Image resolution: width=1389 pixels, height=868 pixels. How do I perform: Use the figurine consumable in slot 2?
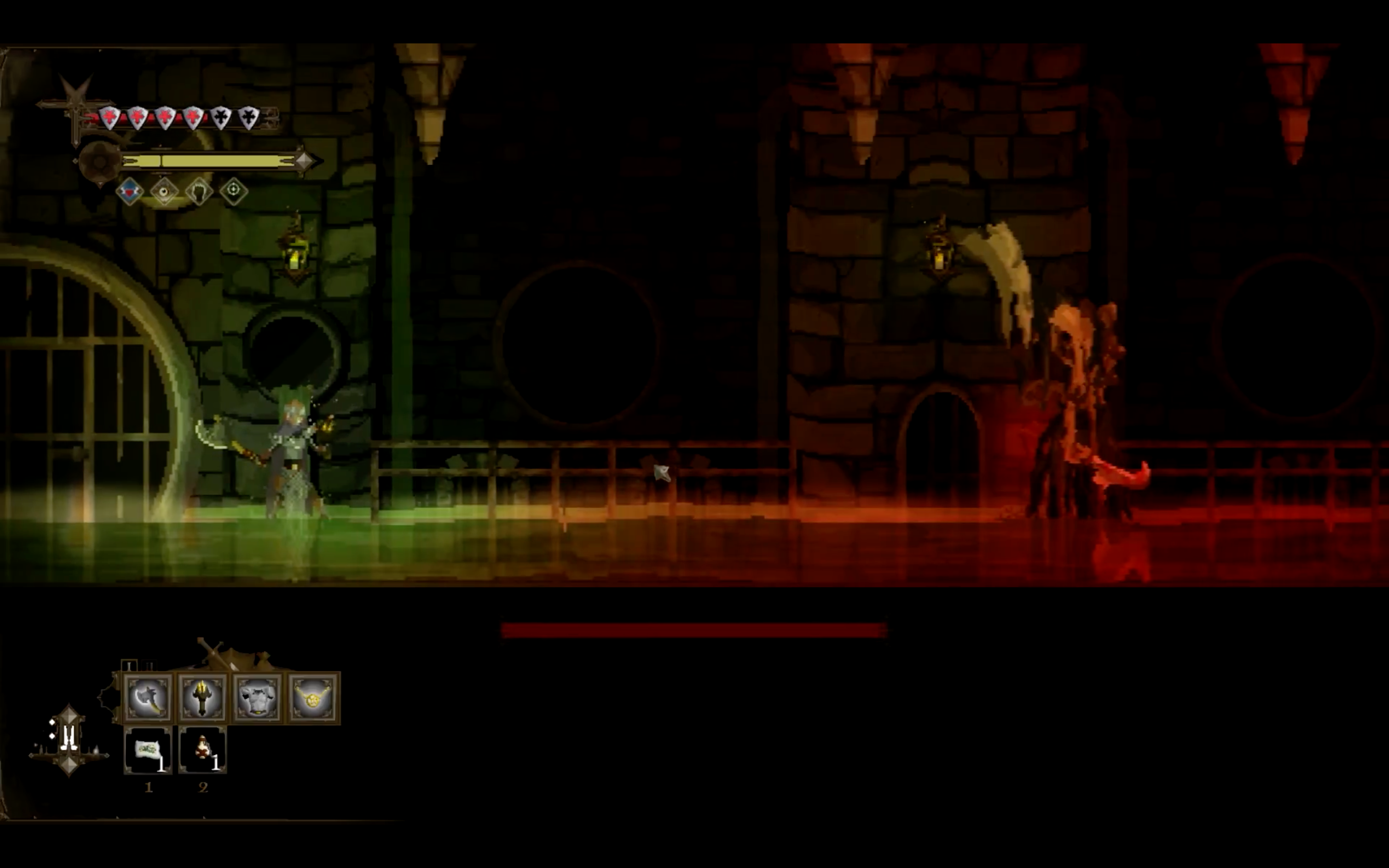202,750
